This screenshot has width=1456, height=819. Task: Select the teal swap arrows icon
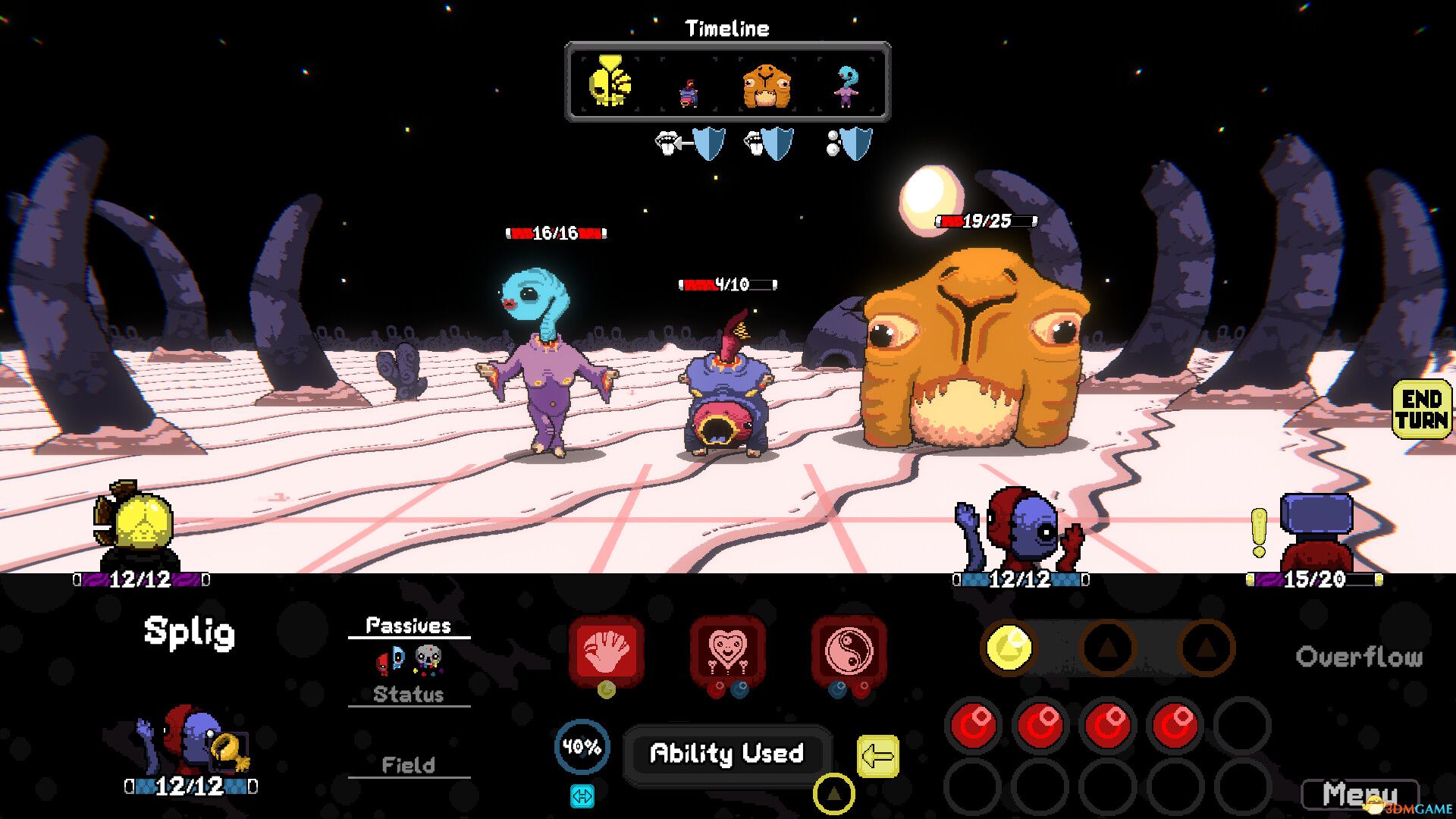click(582, 796)
